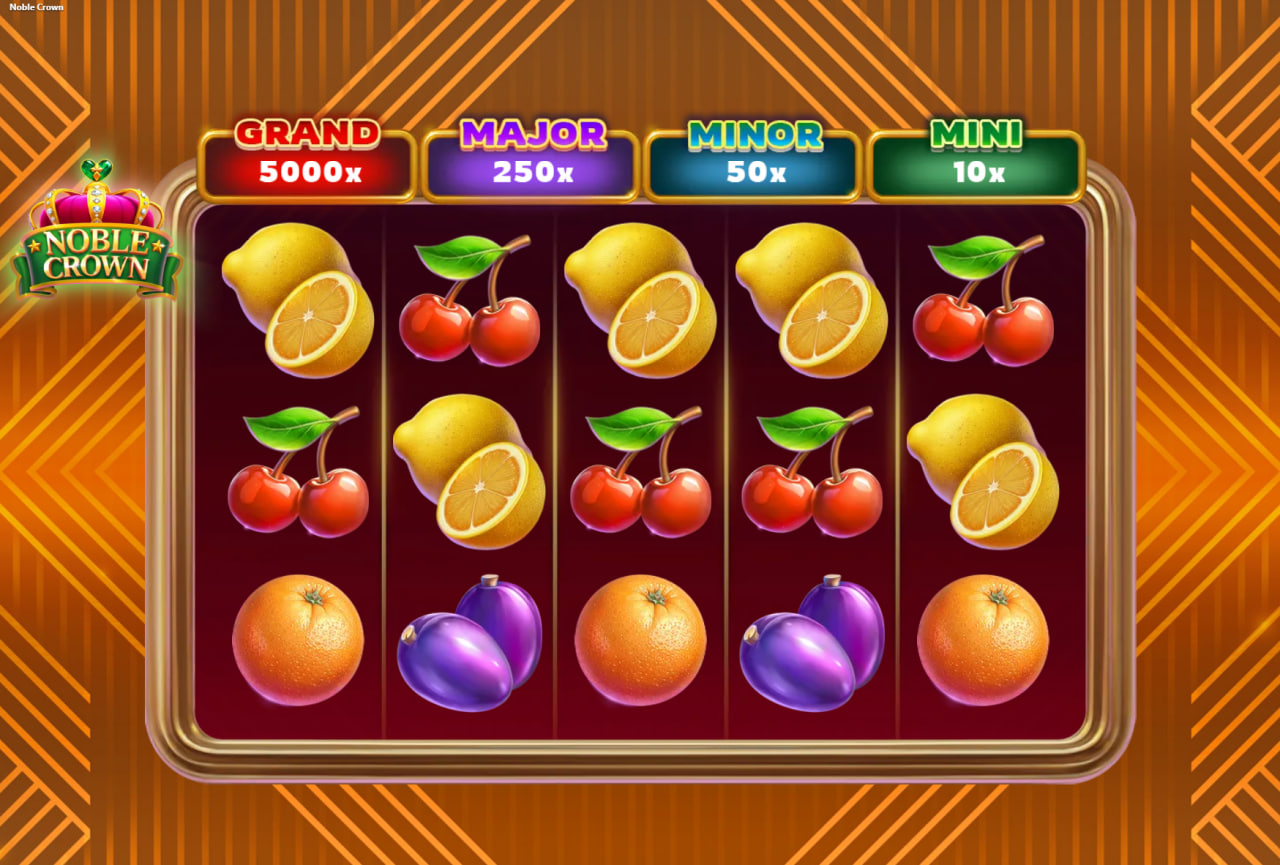The height and width of the screenshot is (865, 1280).
Task: Select the cherries in the middle row center
Action: click(x=640, y=480)
